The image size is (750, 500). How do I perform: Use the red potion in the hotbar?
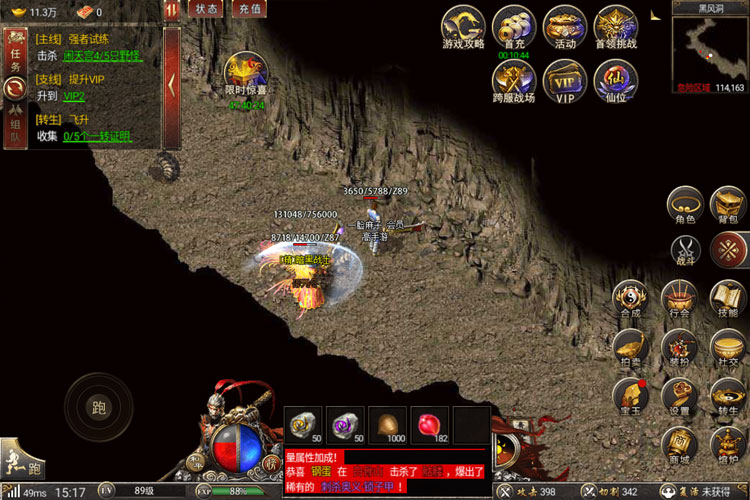pos(429,424)
